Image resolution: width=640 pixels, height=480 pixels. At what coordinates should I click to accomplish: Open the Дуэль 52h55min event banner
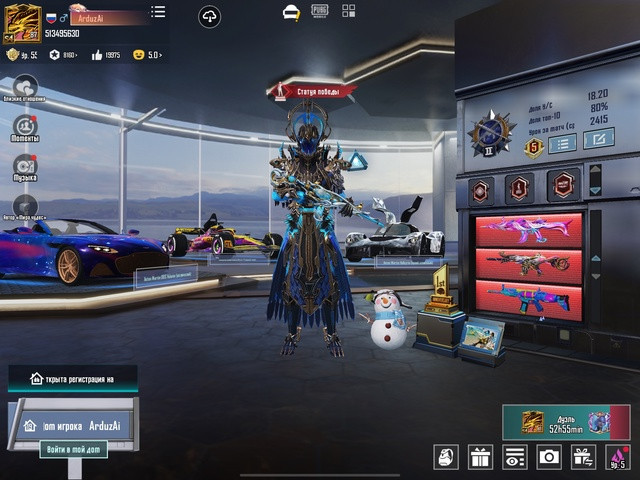coord(566,422)
